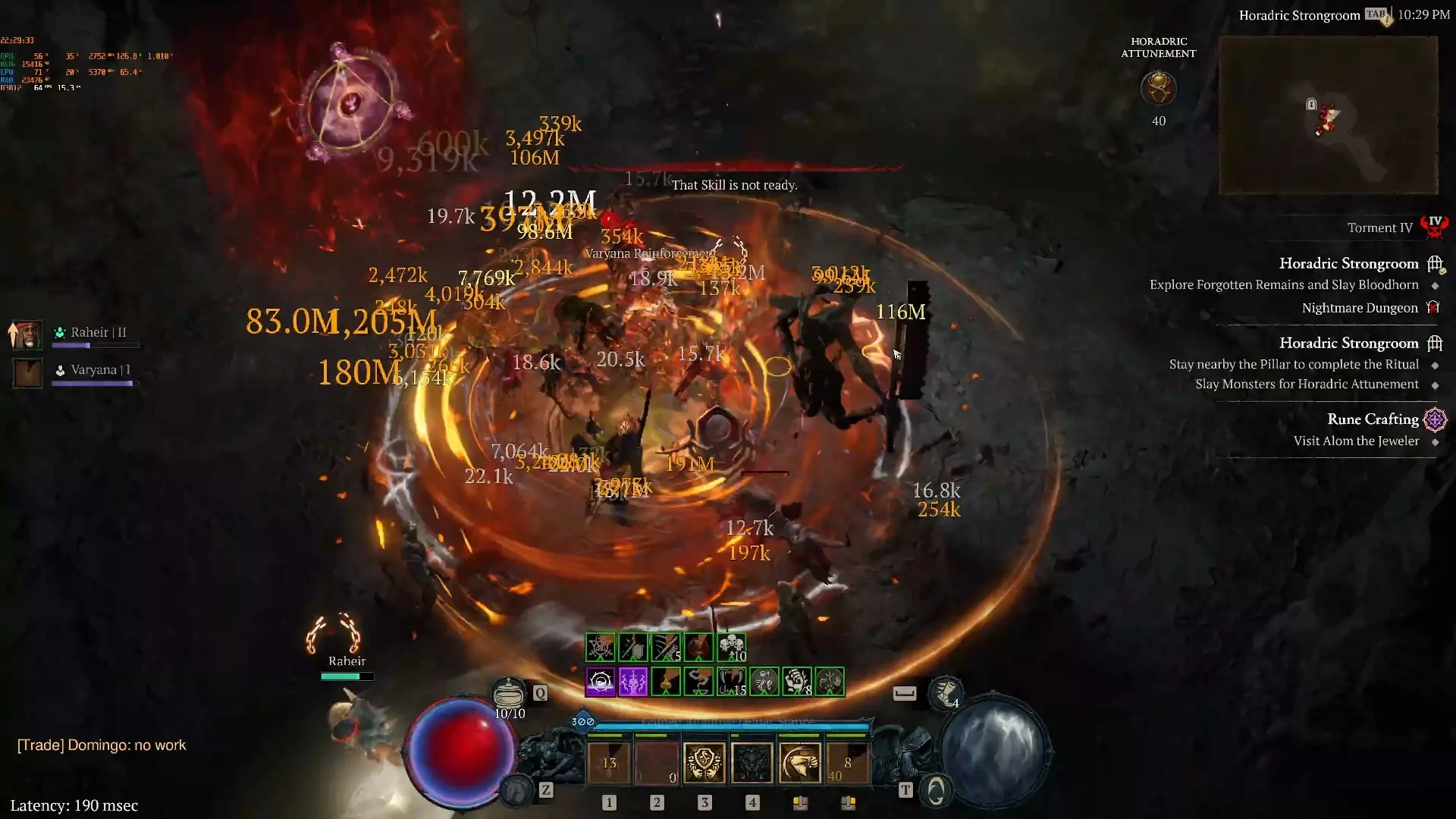This screenshot has width=1456, height=819.
Task: Click the purple thorned ring buff icon
Action: pyautogui.click(x=601, y=682)
